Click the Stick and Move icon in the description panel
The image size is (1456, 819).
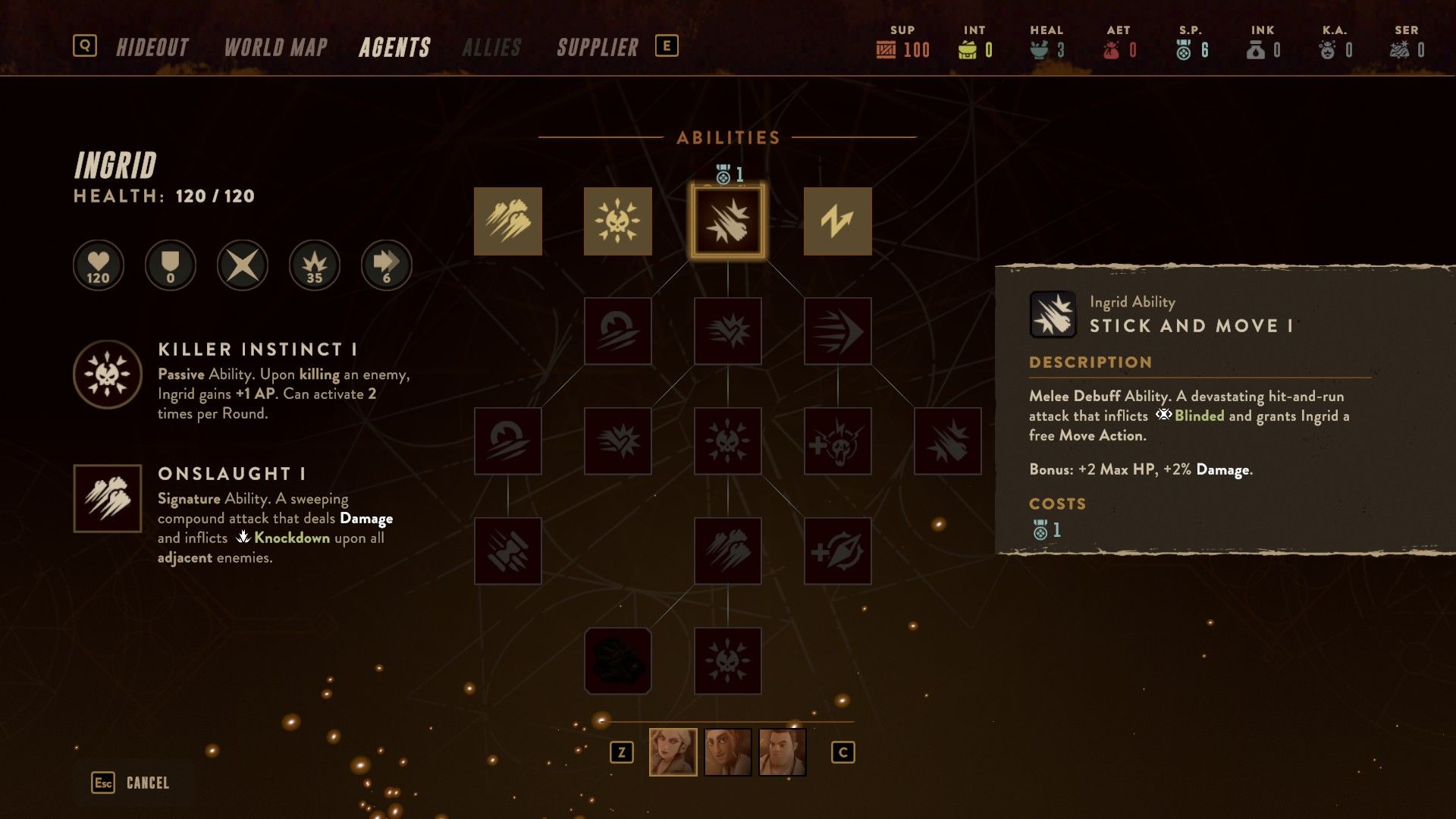(1053, 313)
